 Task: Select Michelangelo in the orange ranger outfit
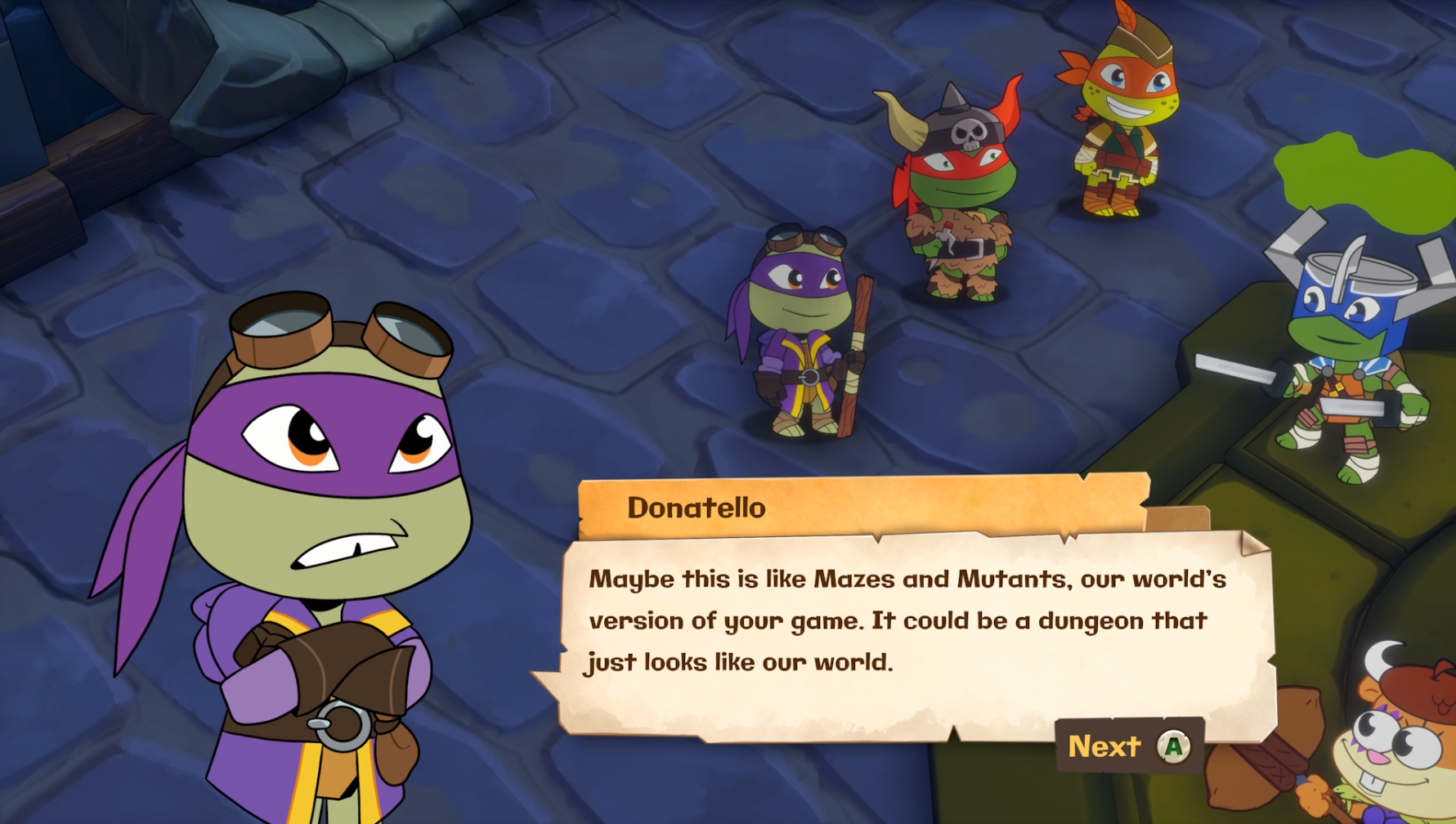point(1120,139)
